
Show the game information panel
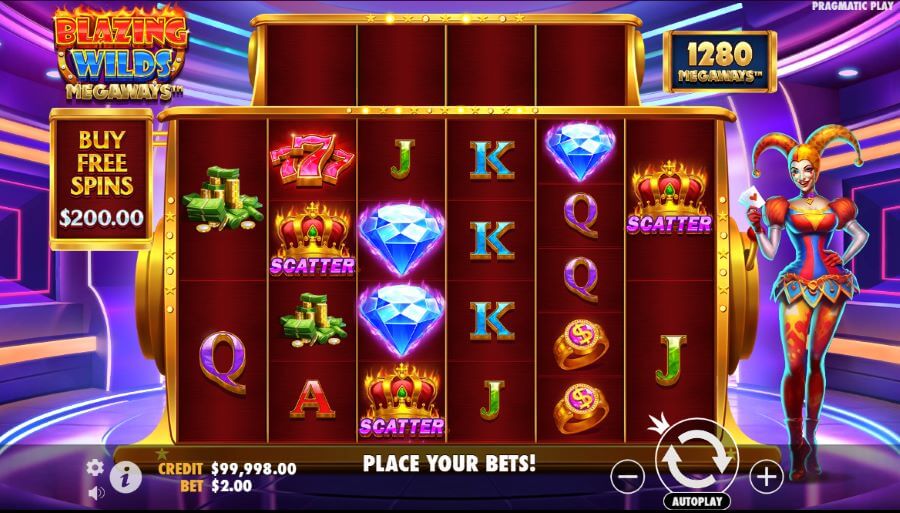click(124, 476)
